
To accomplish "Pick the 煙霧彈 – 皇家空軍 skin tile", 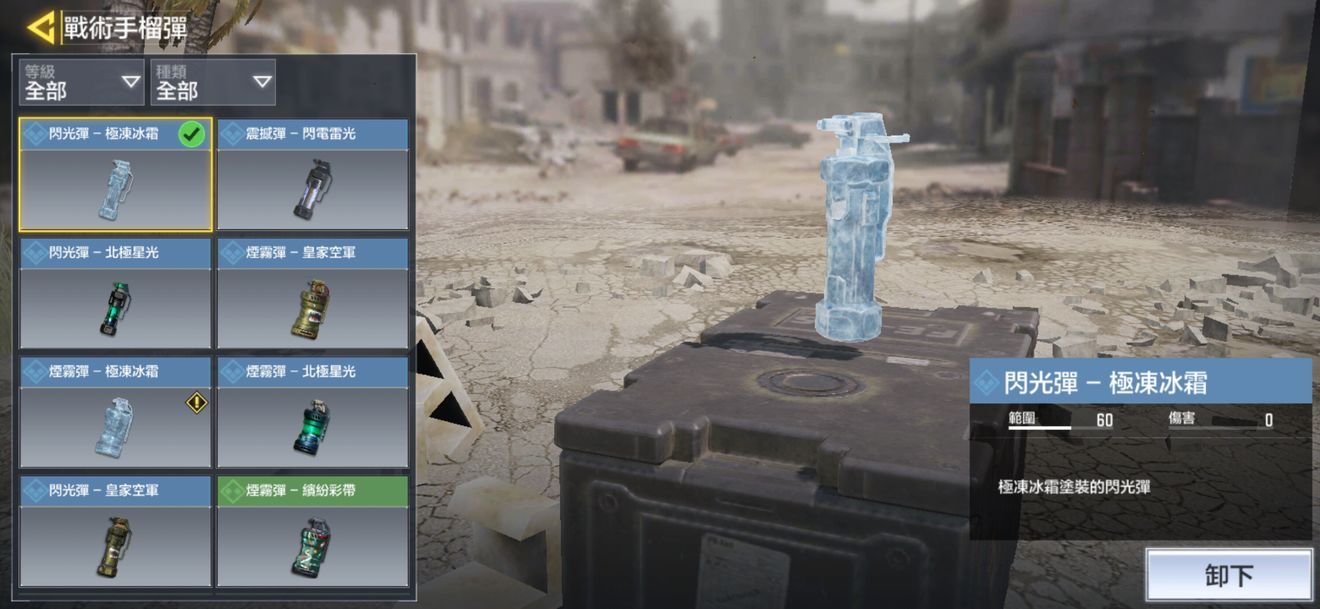I will [x=312, y=294].
